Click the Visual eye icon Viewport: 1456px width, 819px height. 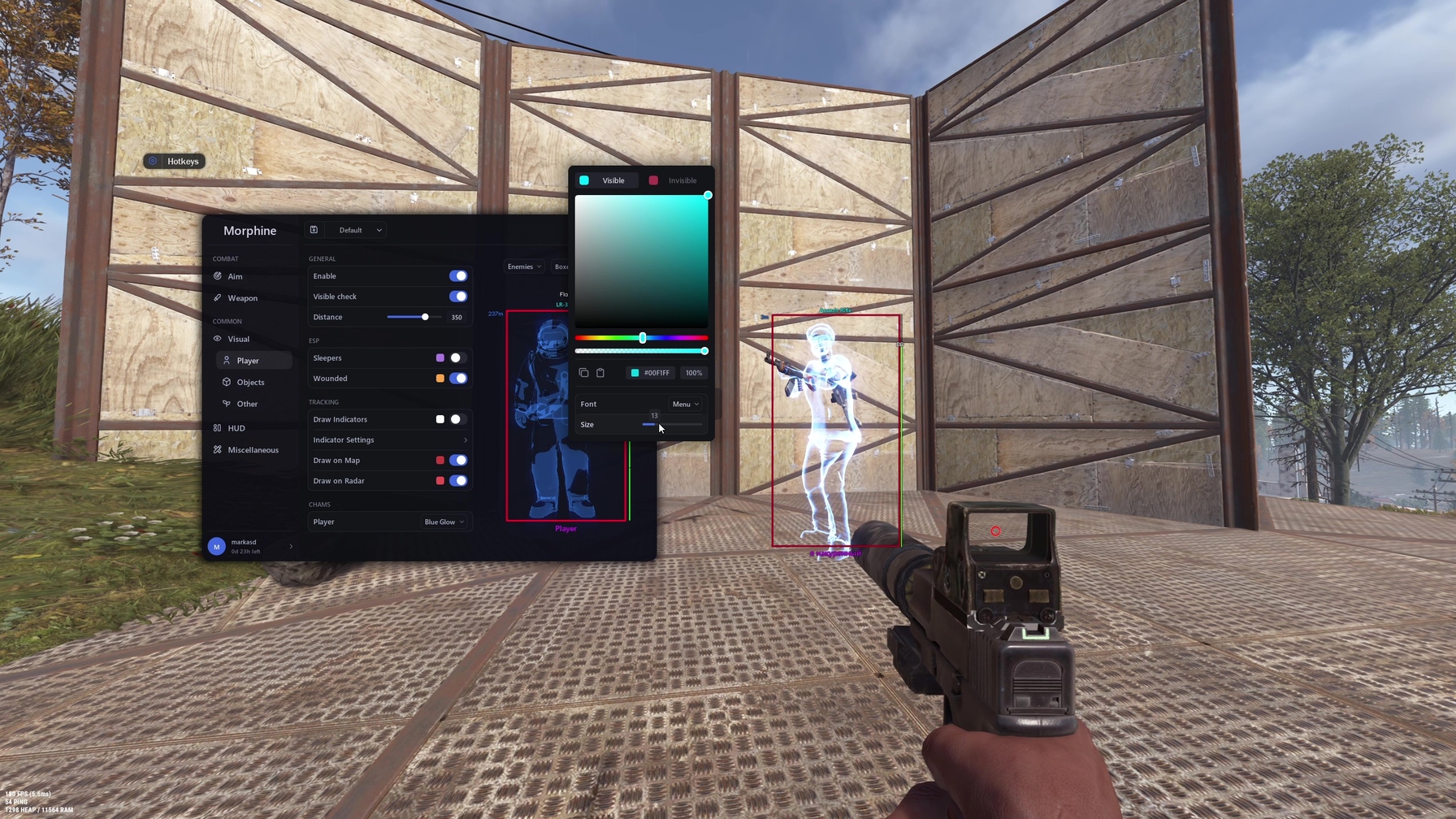[218, 339]
